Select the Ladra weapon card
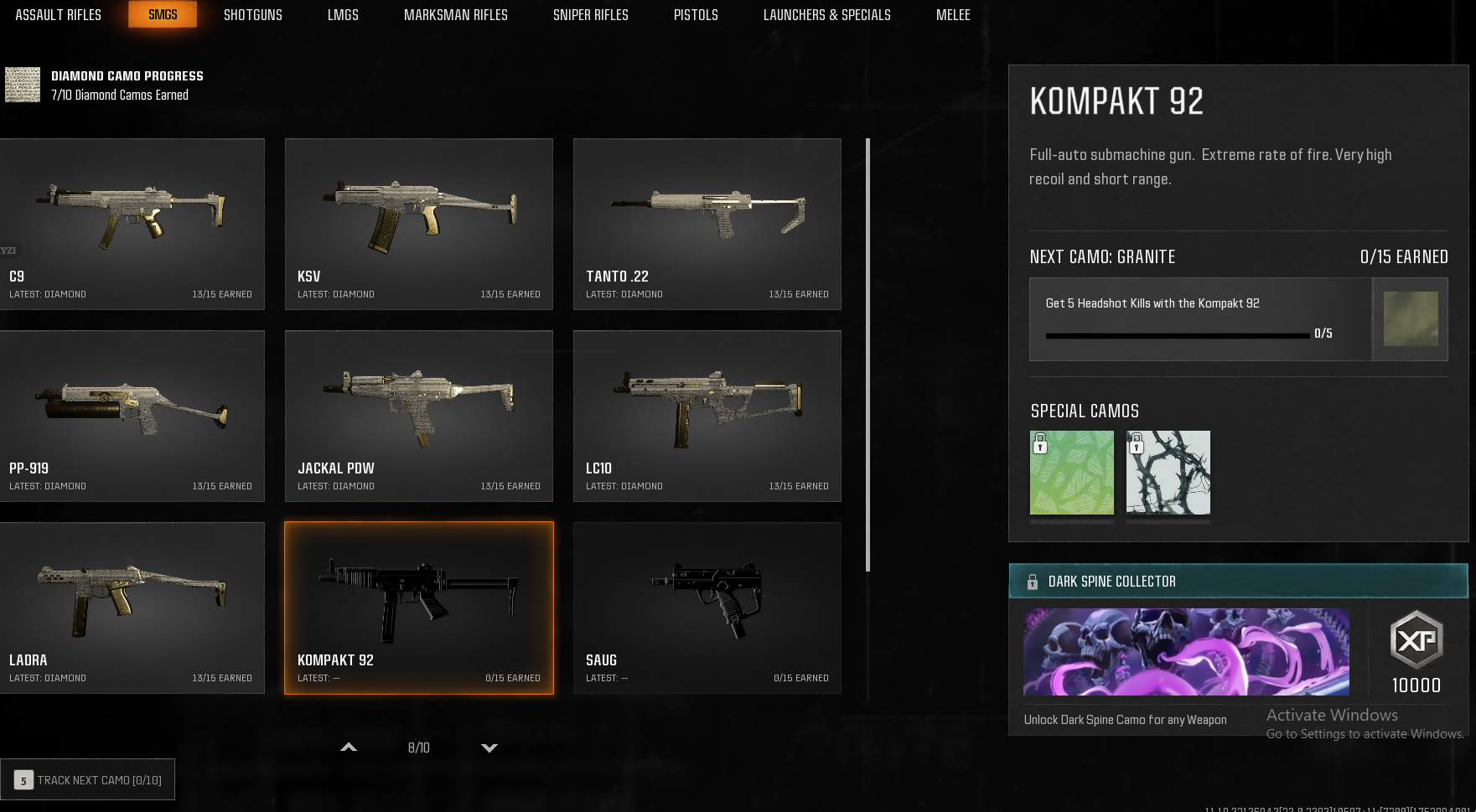Image resolution: width=1476 pixels, height=812 pixels. point(132,608)
